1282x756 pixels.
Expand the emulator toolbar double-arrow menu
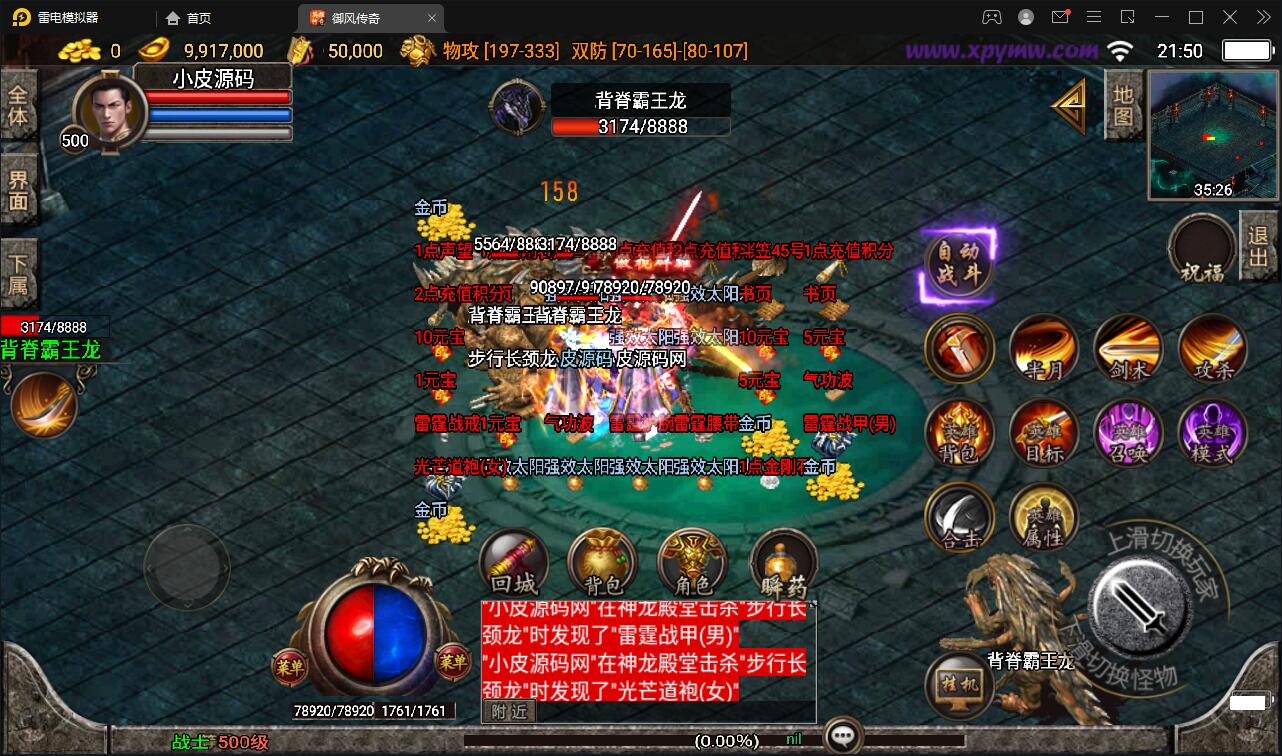pos(1263,17)
